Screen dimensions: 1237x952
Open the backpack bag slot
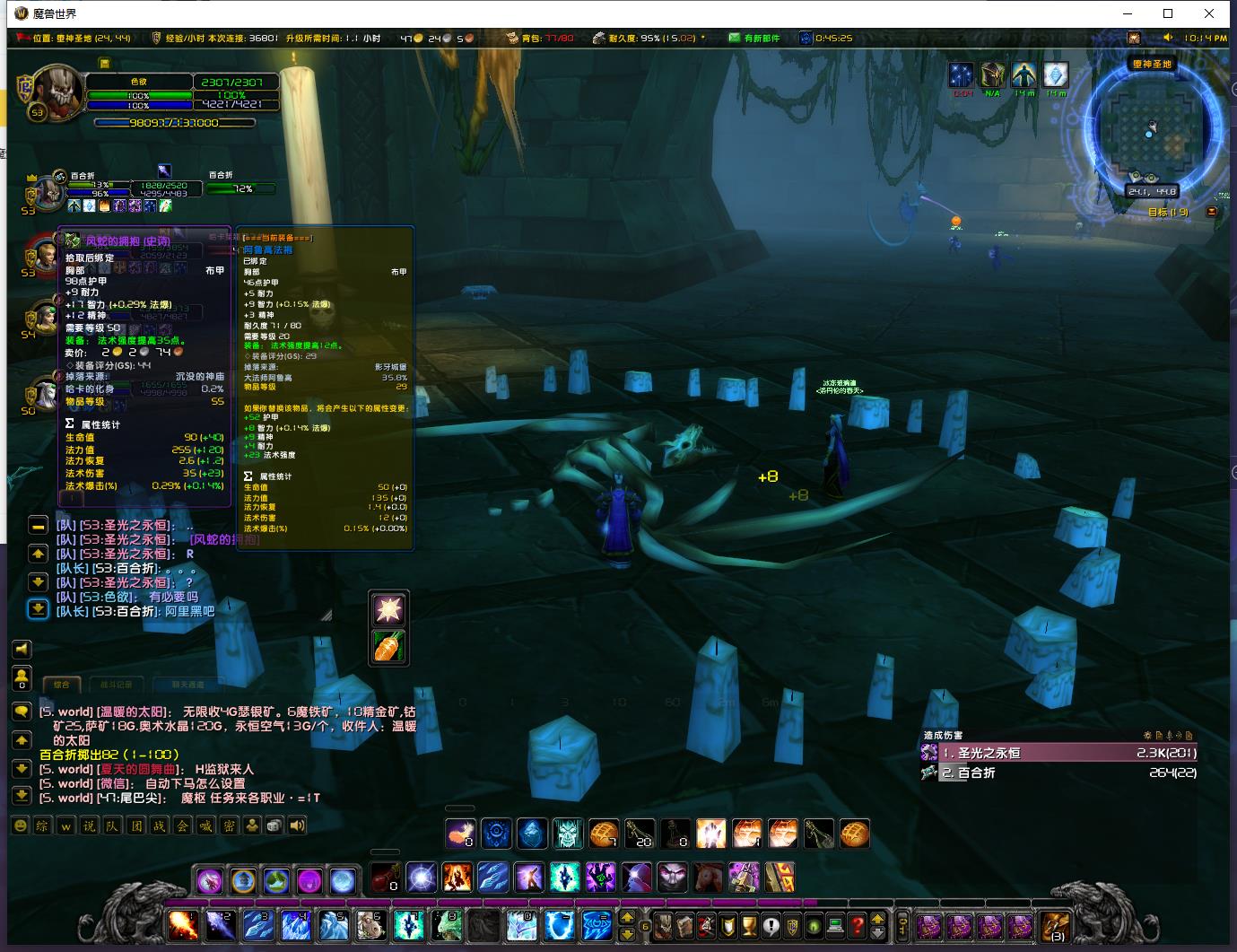point(1055,924)
